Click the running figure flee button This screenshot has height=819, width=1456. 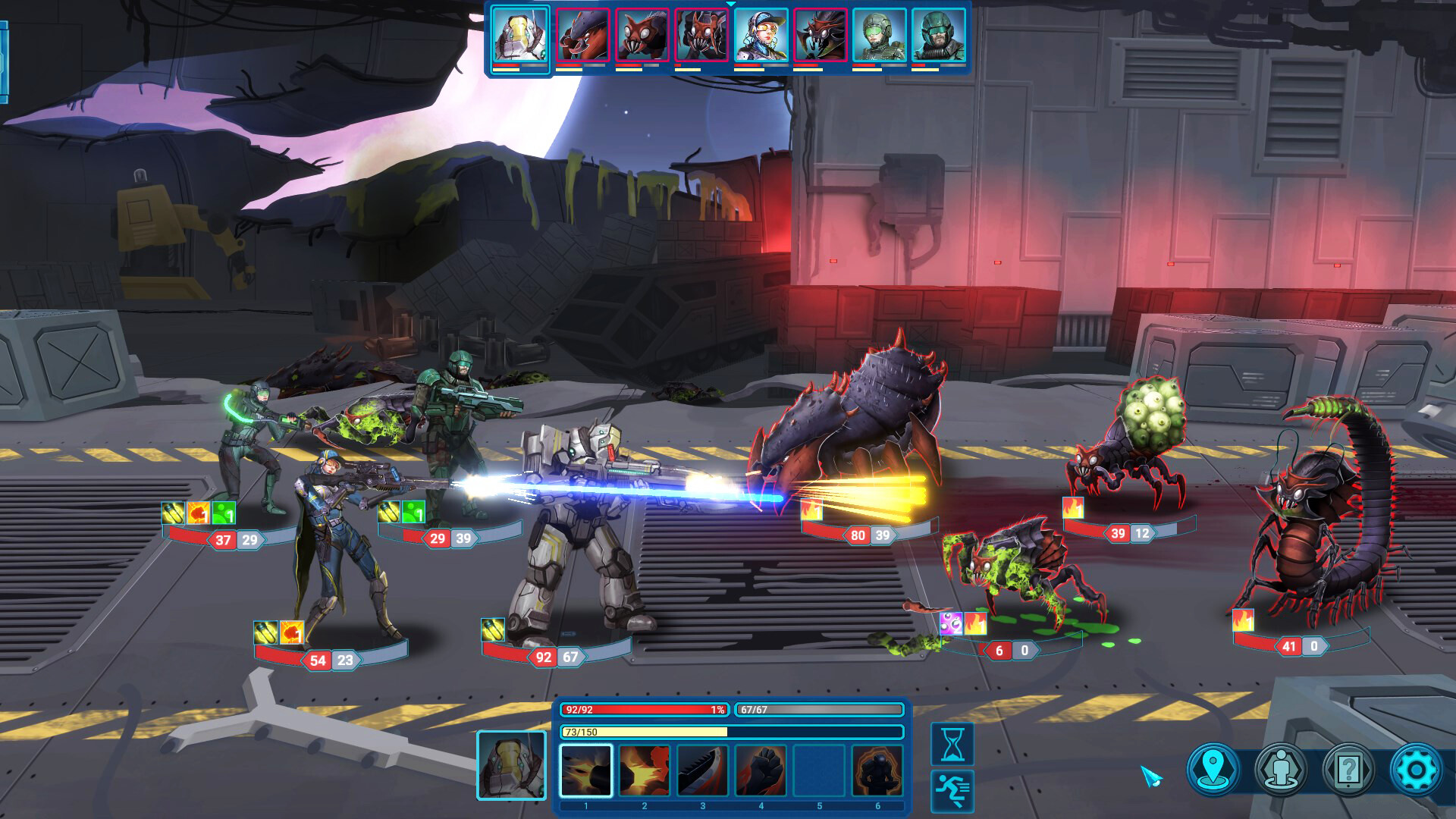pyautogui.click(x=952, y=790)
